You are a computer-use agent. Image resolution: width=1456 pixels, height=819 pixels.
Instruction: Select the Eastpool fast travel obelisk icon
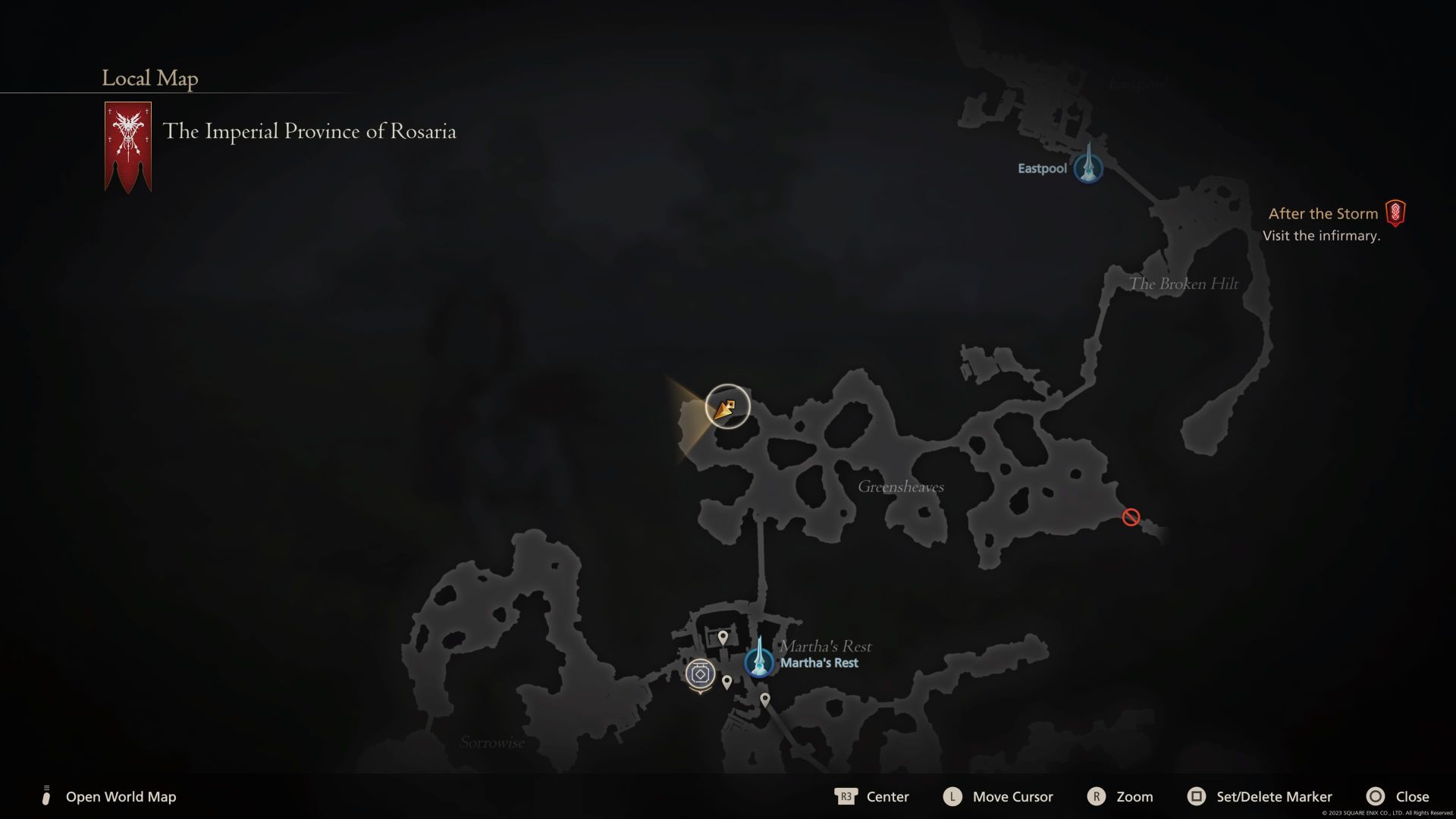coord(1087,168)
